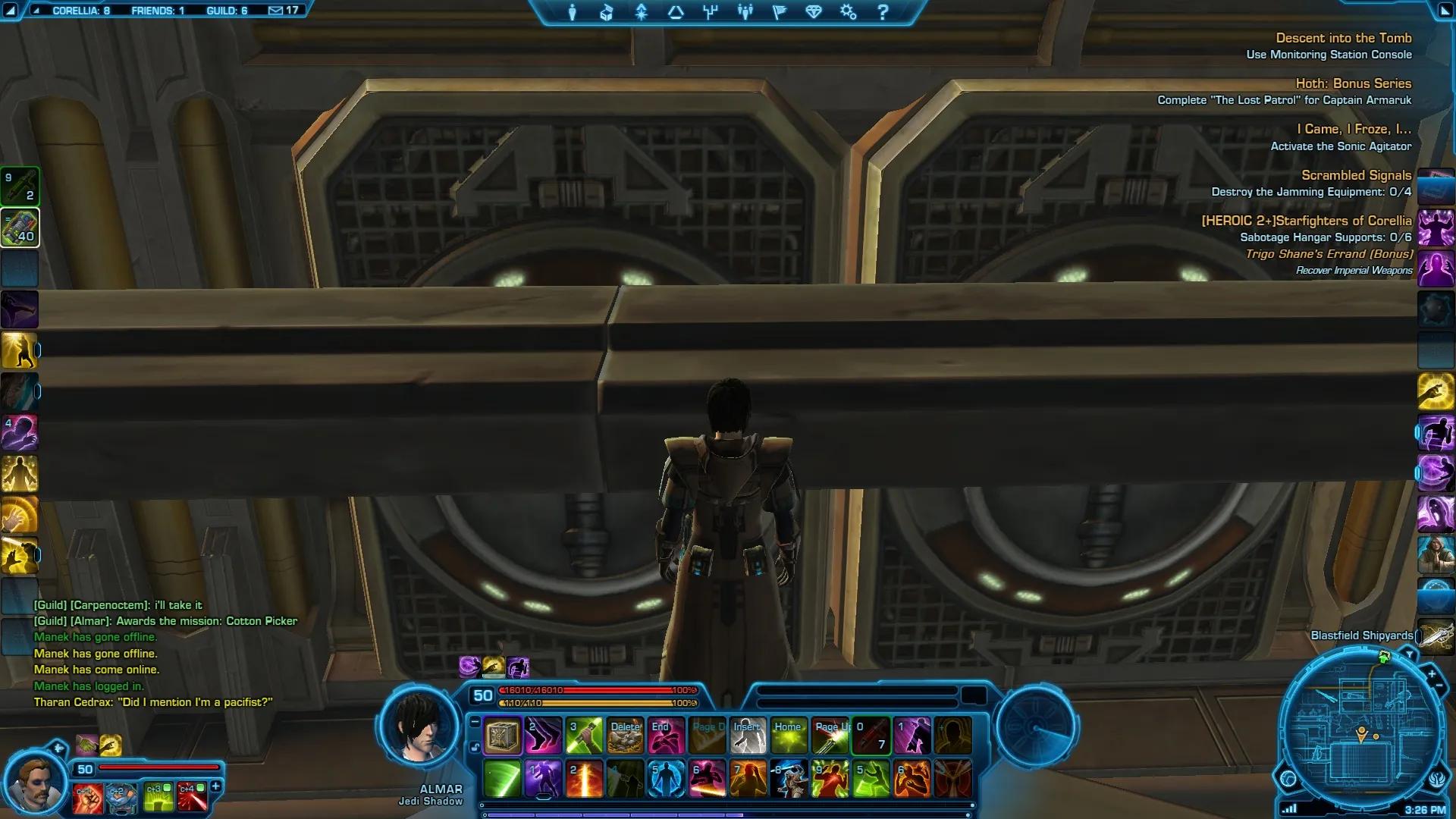Image resolution: width=1456 pixels, height=819 pixels.
Task: Click the minimap zoom-out minus button
Action: coord(1439,686)
